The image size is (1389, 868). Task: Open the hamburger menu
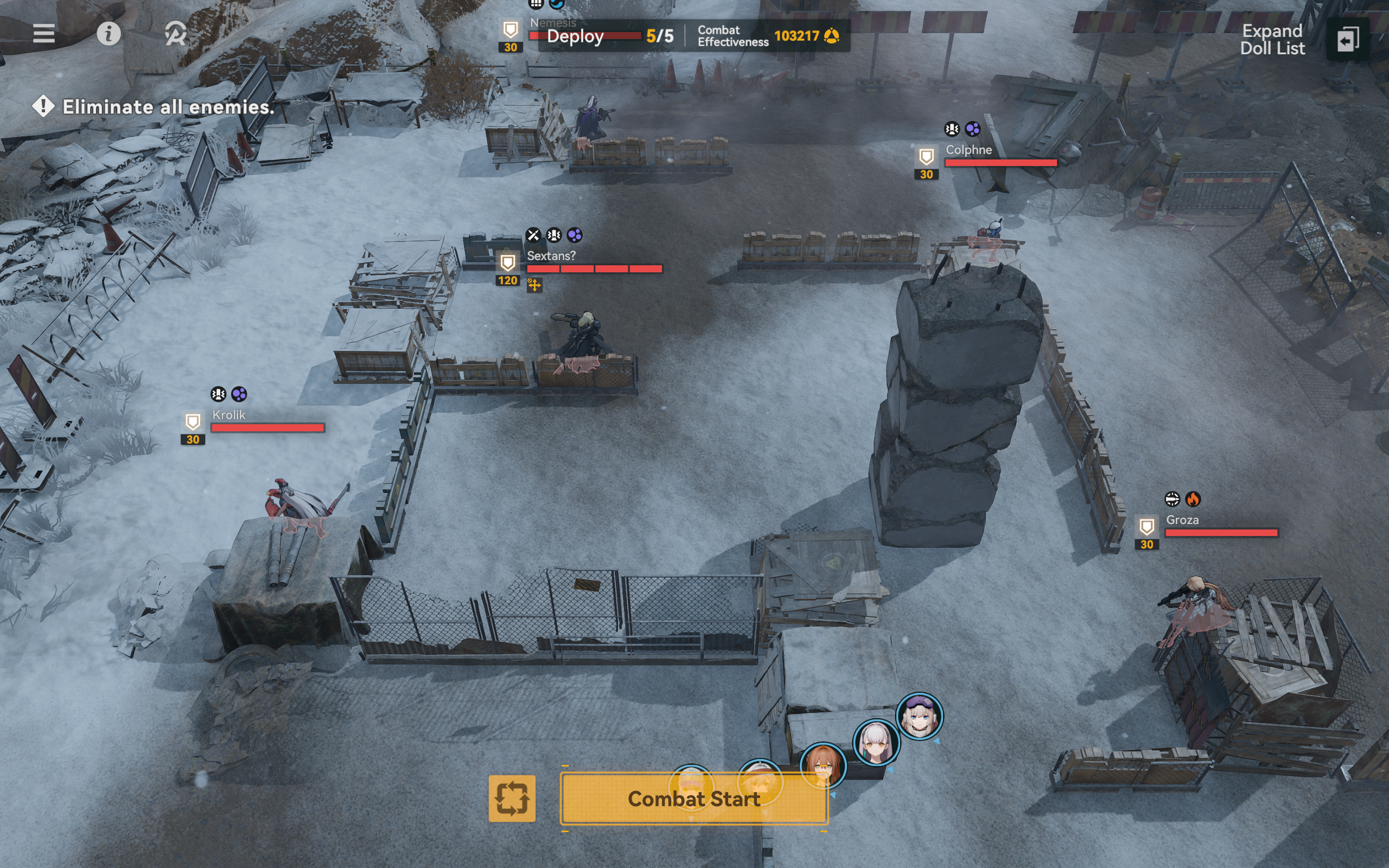[43, 33]
